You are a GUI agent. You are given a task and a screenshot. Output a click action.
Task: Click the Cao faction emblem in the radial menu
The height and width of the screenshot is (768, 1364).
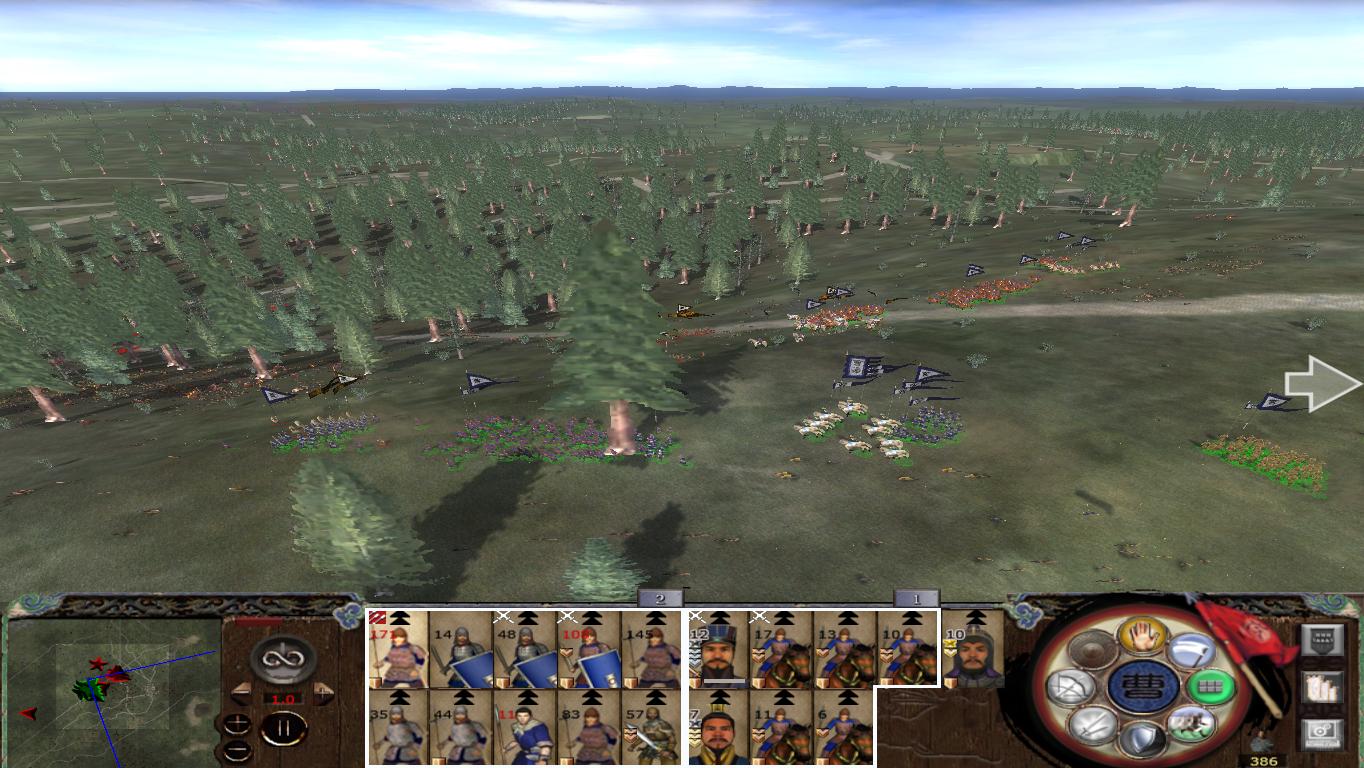pos(1144,688)
